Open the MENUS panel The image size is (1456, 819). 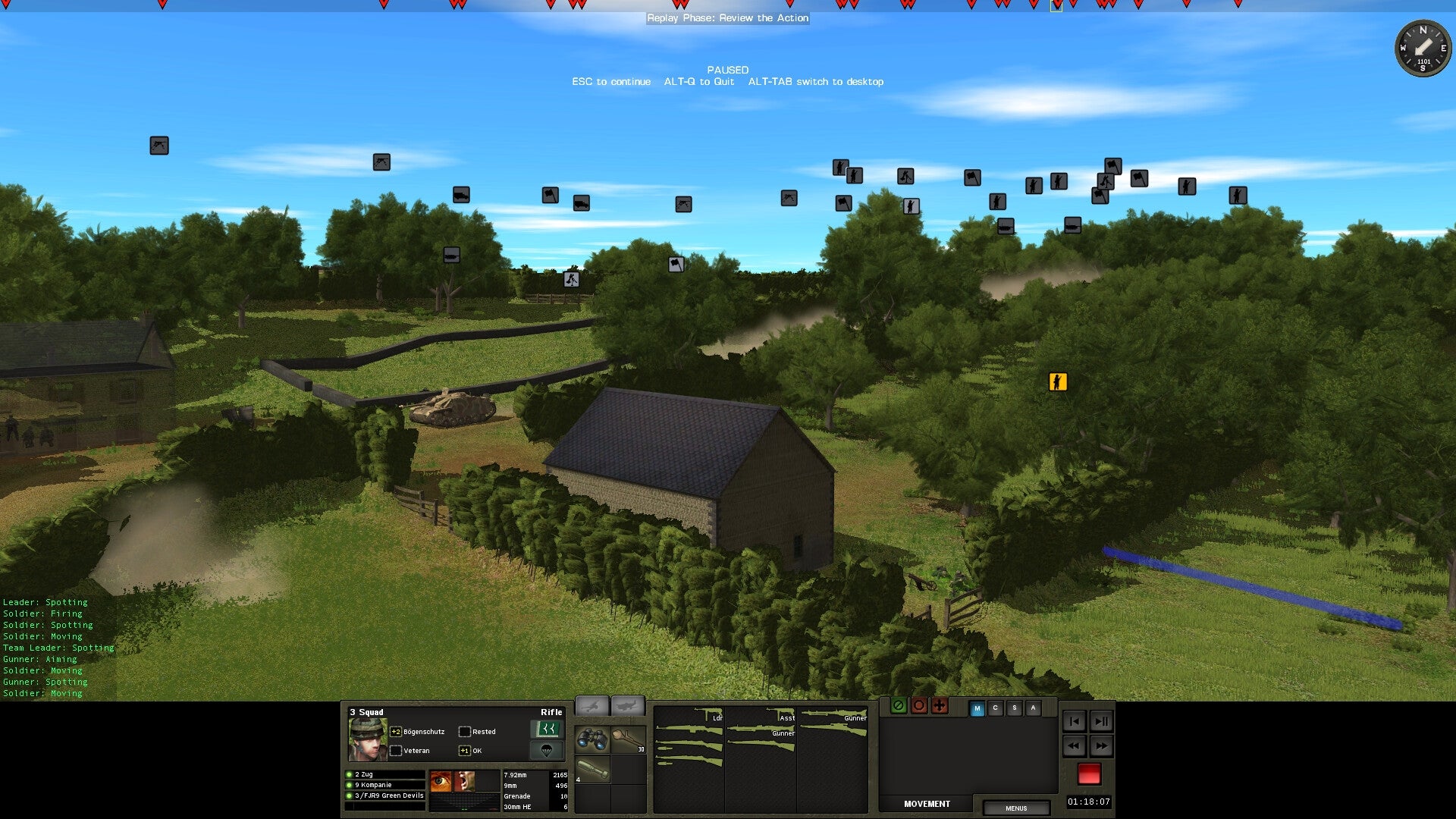(1016, 808)
